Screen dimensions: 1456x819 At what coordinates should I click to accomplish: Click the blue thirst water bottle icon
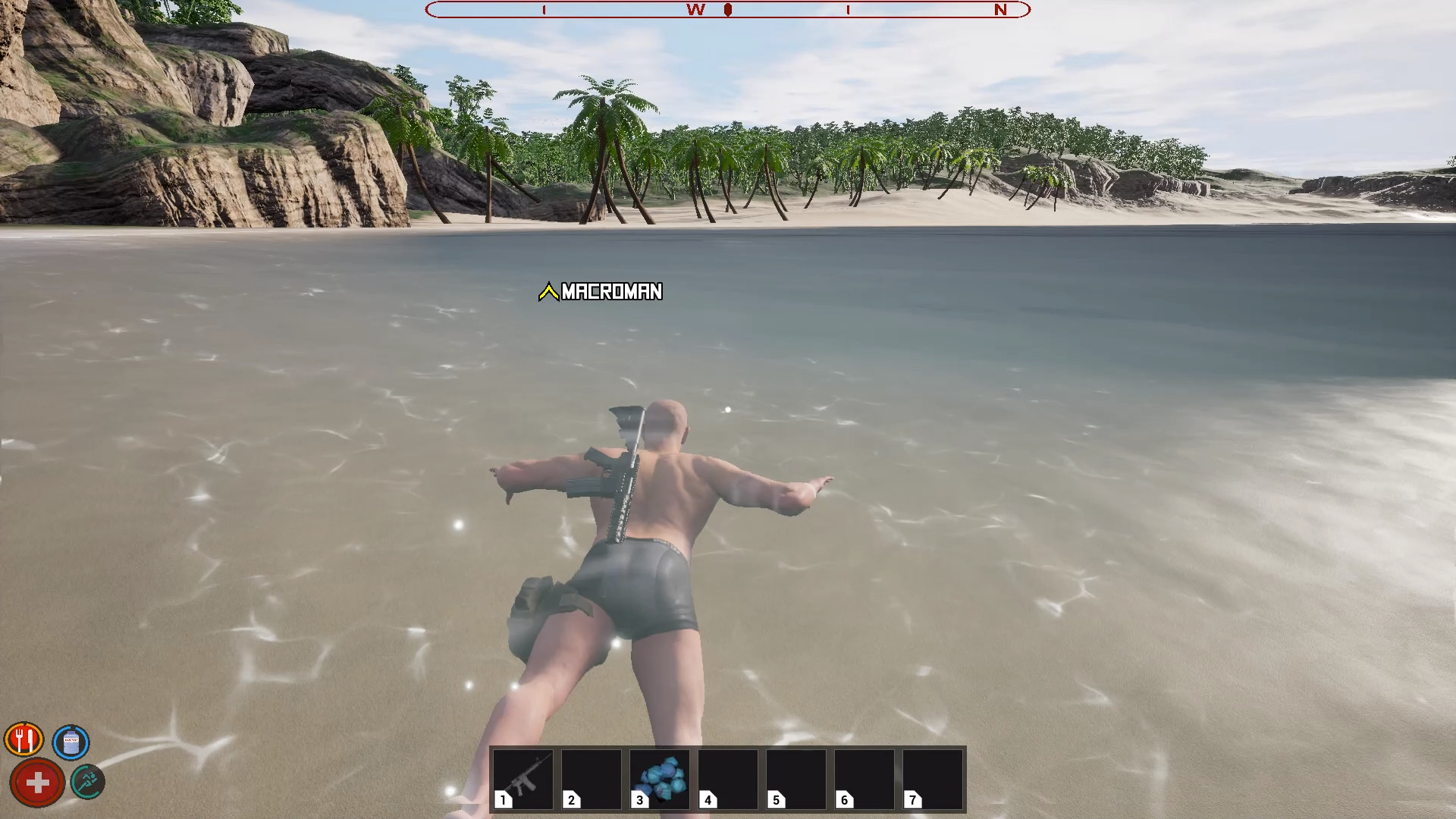pos(70,742)
